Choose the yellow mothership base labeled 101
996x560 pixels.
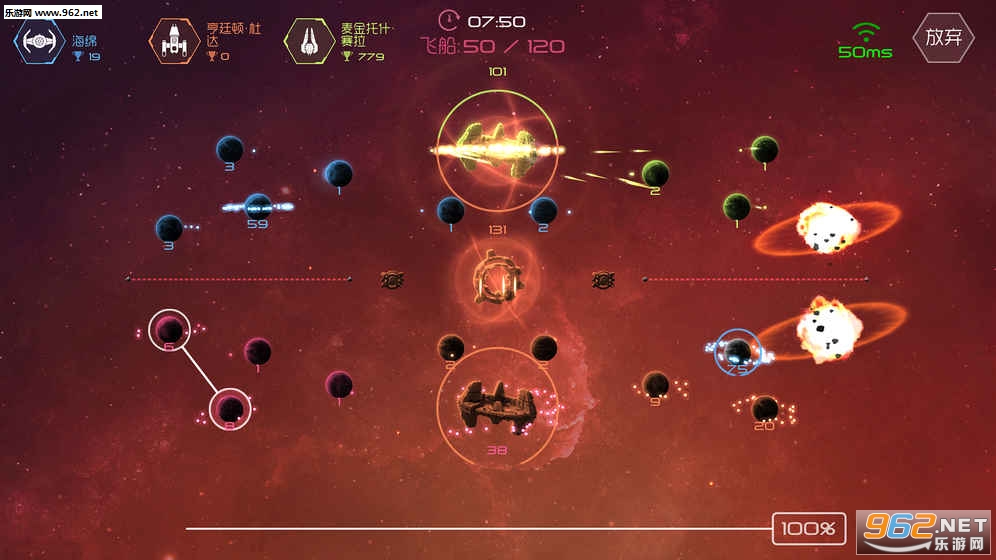click(497, 149)
